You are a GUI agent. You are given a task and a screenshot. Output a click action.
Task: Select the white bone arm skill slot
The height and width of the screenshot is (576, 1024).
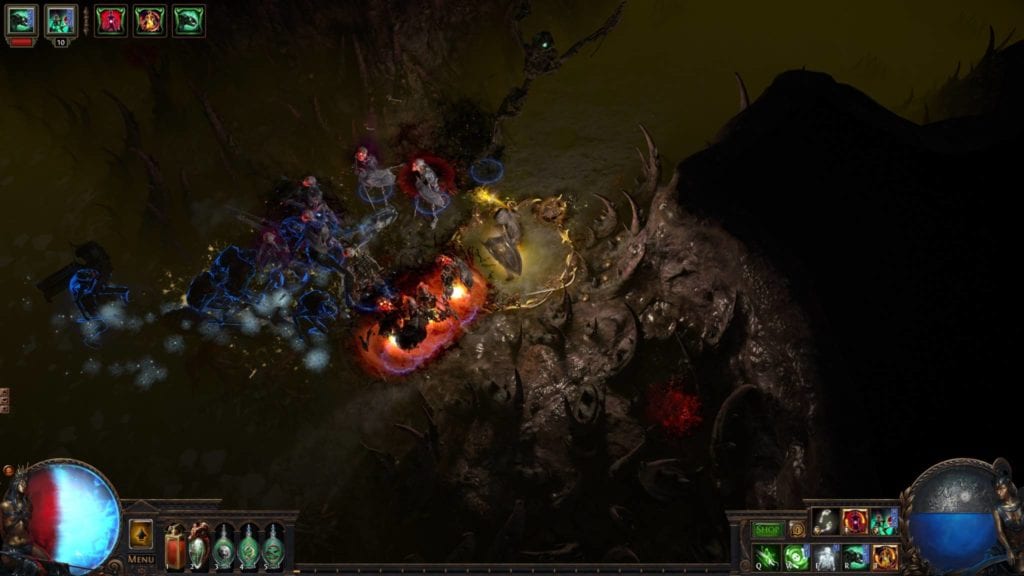click(826, 521)
